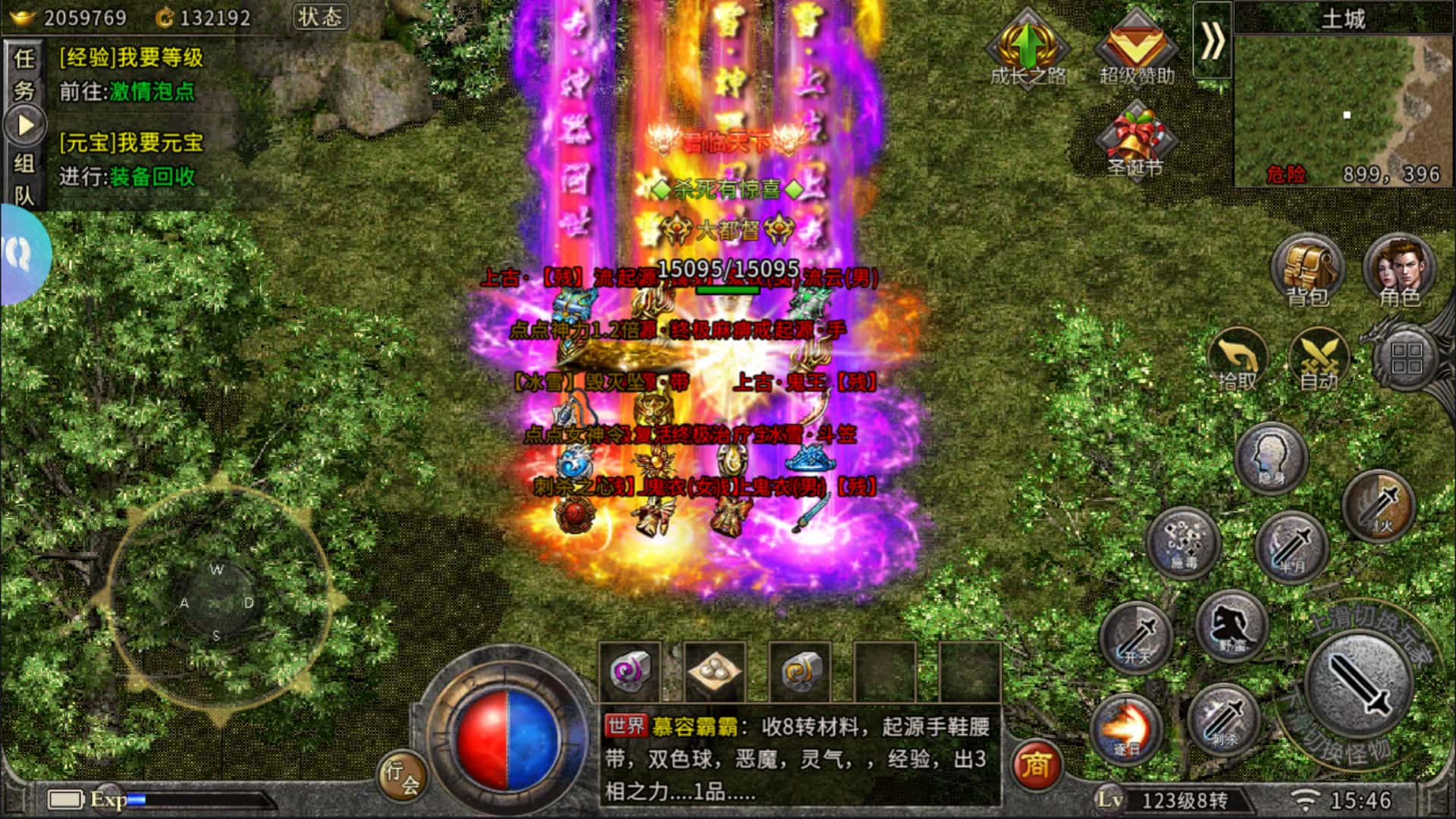The image size is (1456, 819).
Task: Open the 圣诞节 Christmas event
Action: tap(1135, 141)
